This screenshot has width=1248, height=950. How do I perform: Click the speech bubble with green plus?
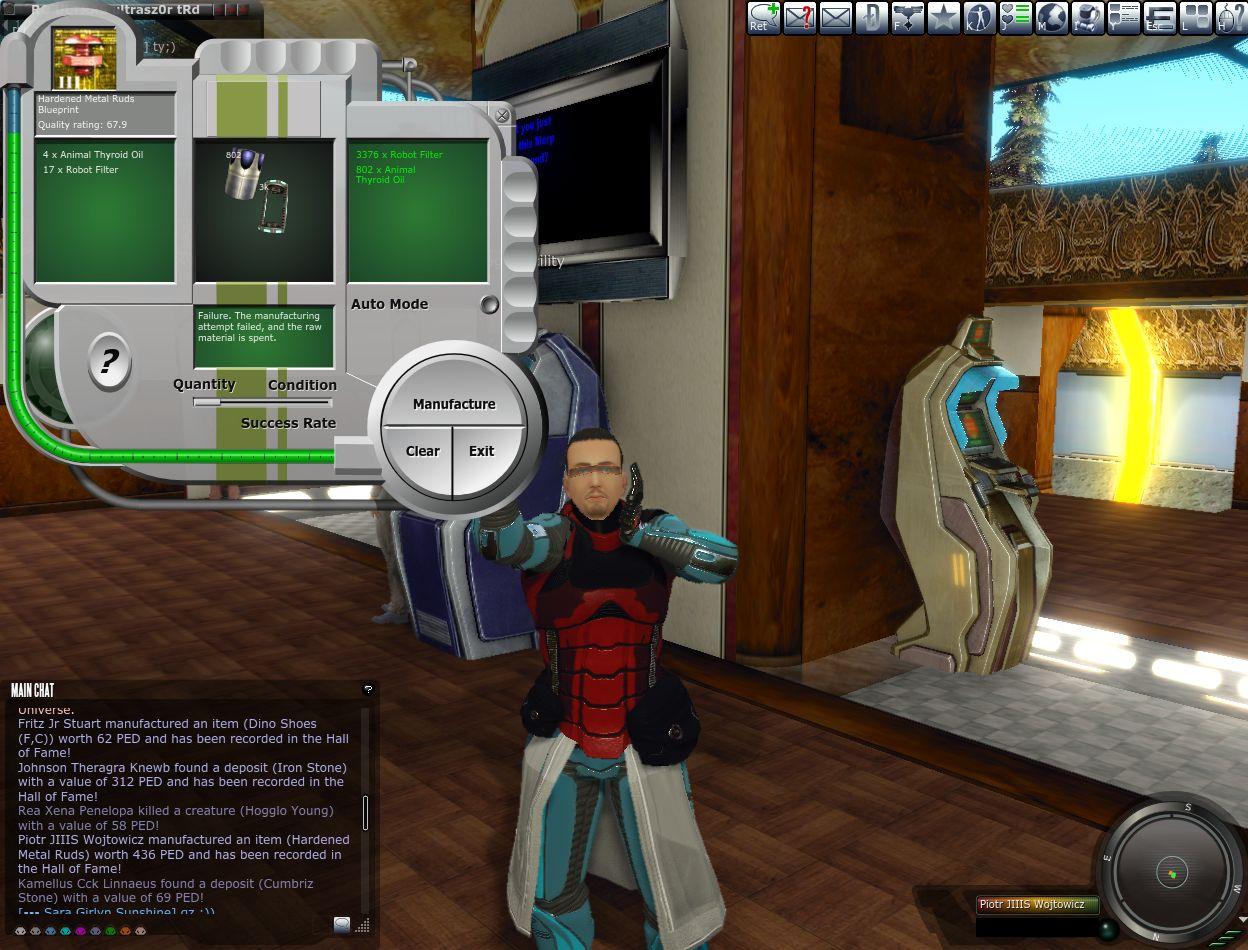763,17
